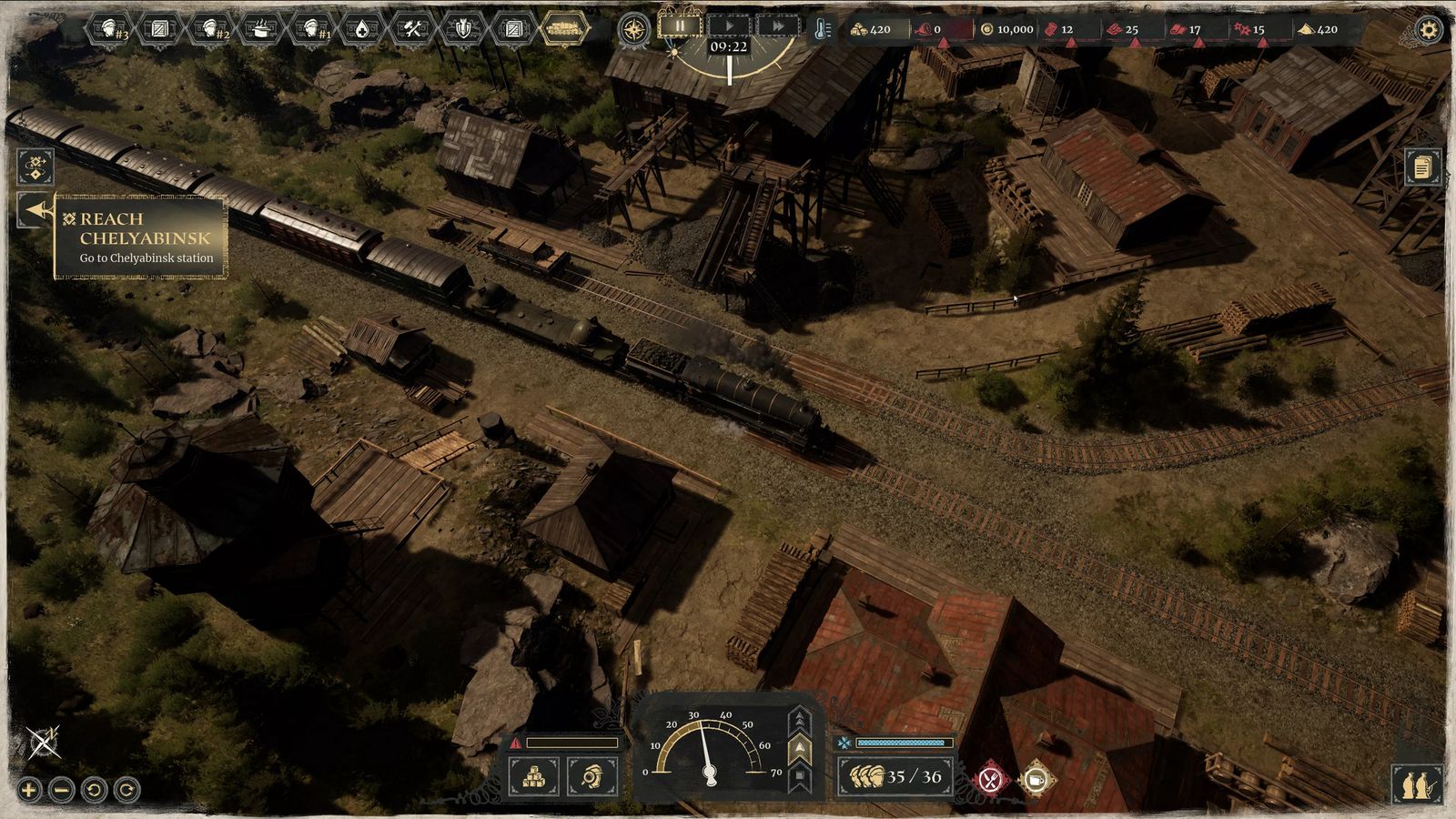The height and width of the screenshot is (819, 1456).
Task: Select crew wagon #1 icon
Action: pyautogui.click(x=313, y=30)
